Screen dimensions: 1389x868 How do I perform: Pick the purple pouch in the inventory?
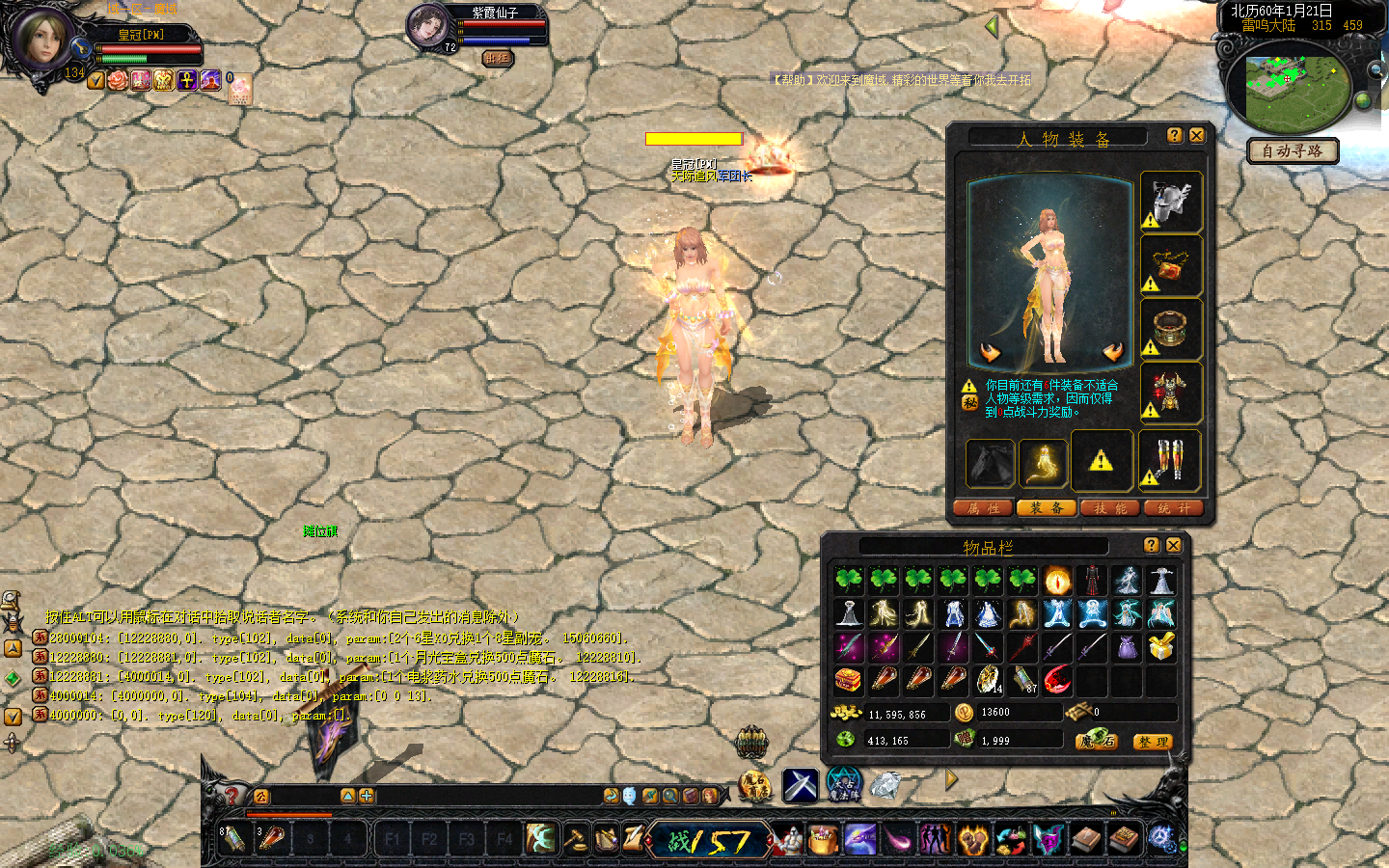[1127, 646]
